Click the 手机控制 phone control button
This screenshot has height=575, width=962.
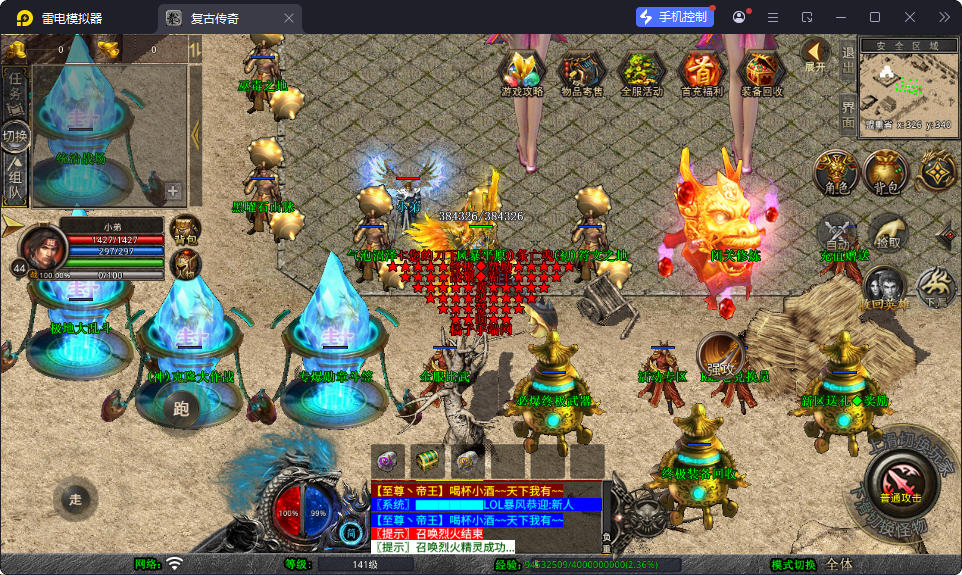pyautogui.click(x=673, y=17)
